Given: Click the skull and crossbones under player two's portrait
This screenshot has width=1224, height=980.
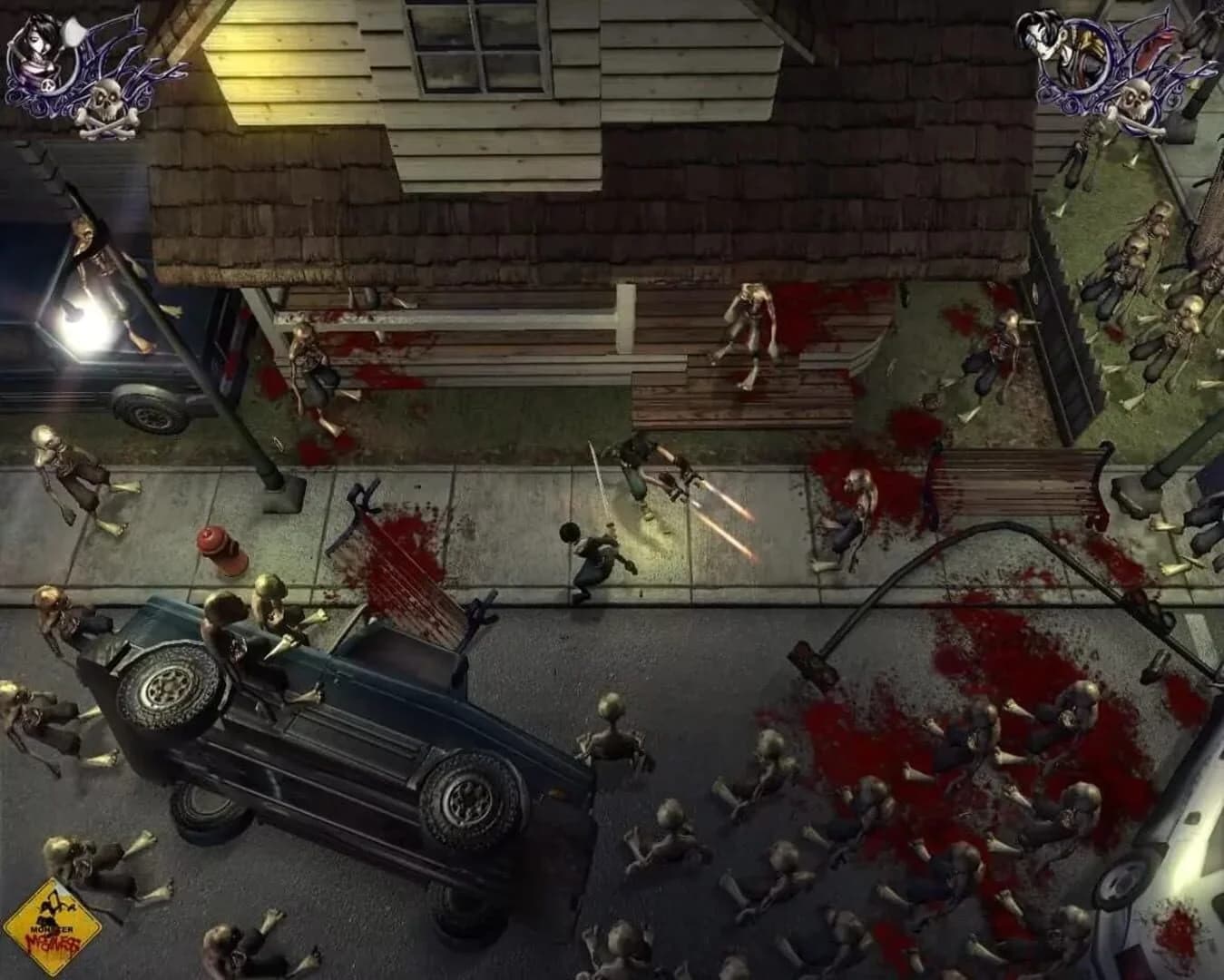Looking at the screenshot, I should pyautogui.click(x=1137, y=100).
